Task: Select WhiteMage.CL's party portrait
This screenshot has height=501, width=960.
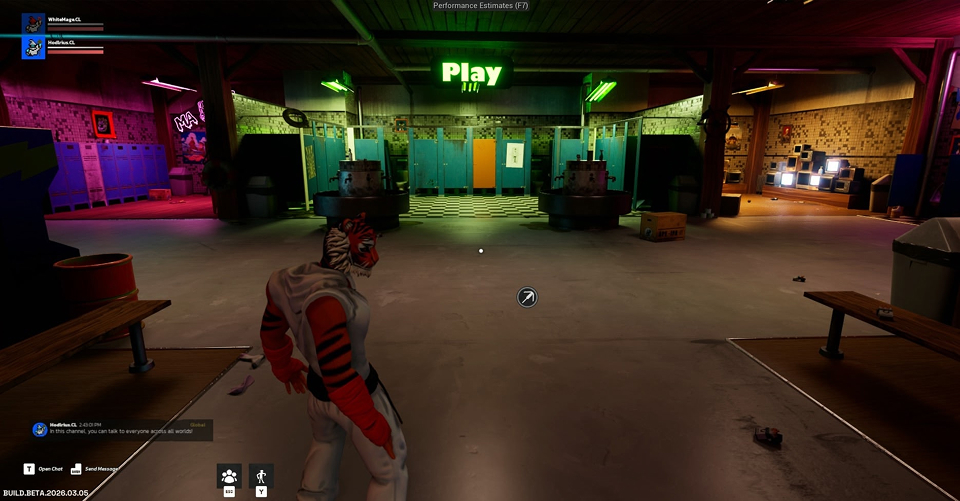Action: [33, 24]
